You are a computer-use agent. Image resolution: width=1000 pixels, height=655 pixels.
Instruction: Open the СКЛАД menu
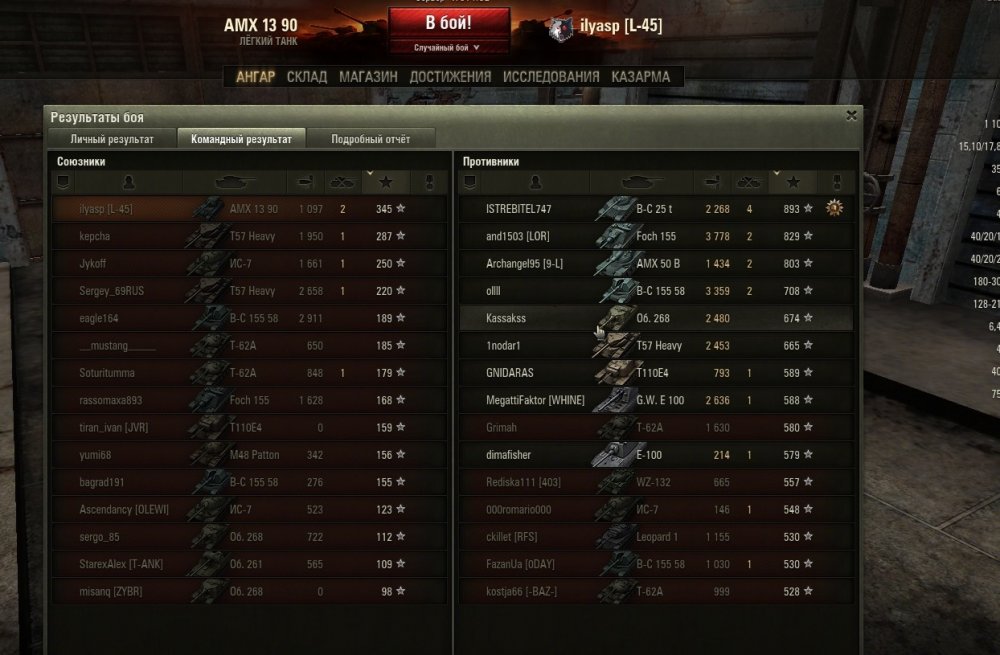click(306, 76)
